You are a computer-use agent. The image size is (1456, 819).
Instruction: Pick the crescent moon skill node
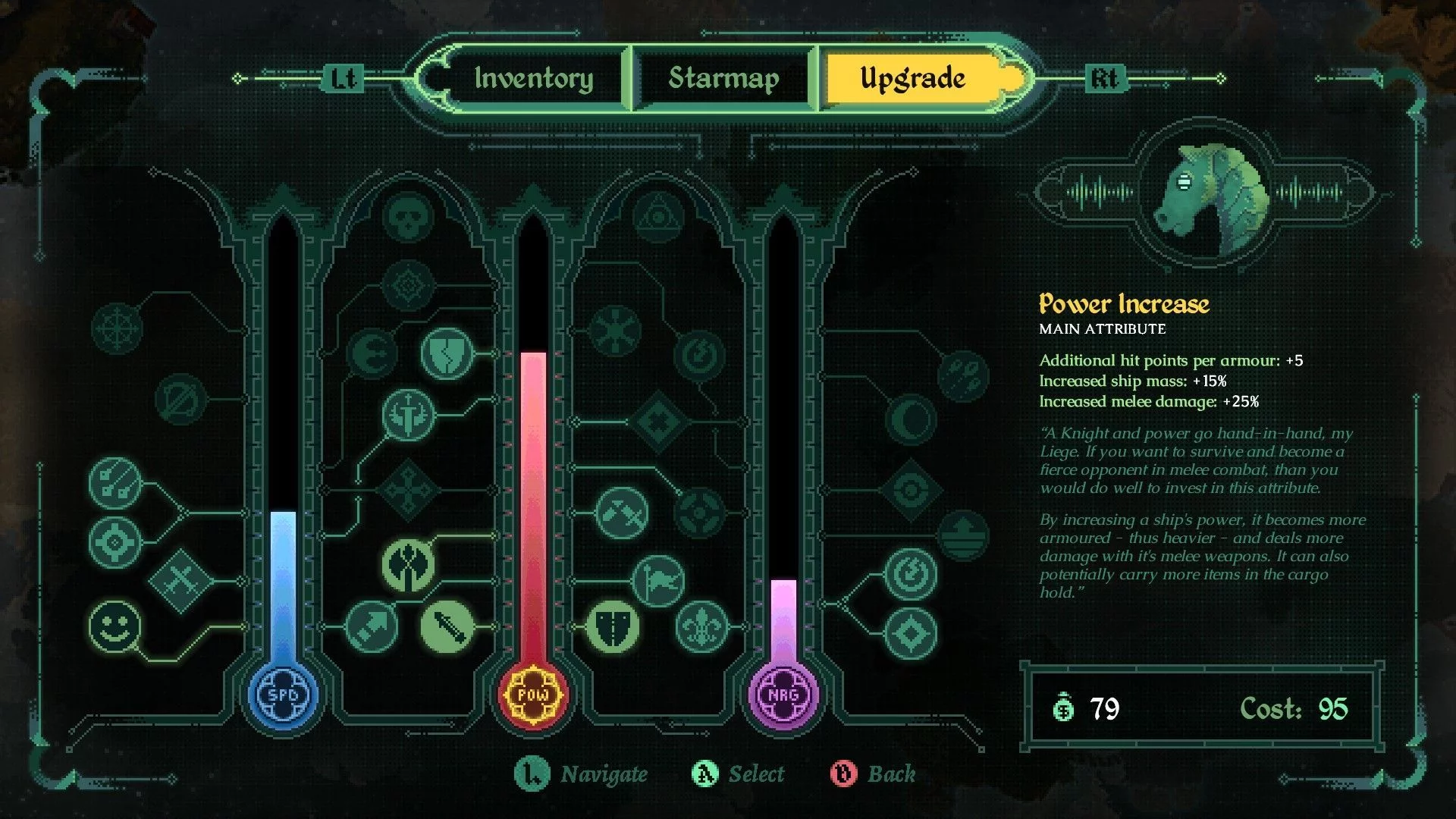911,419
